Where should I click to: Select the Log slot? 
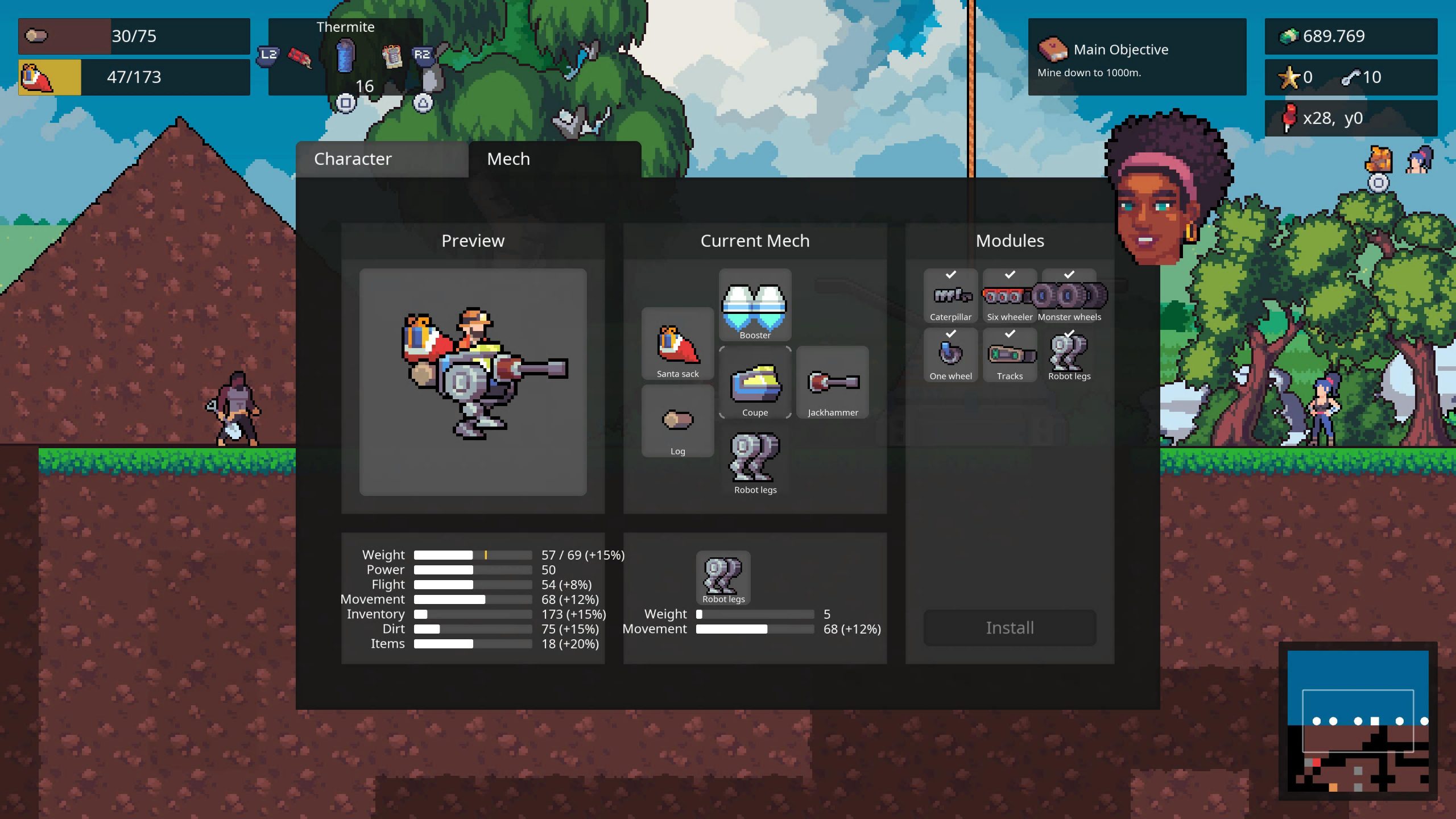point(677,421)
